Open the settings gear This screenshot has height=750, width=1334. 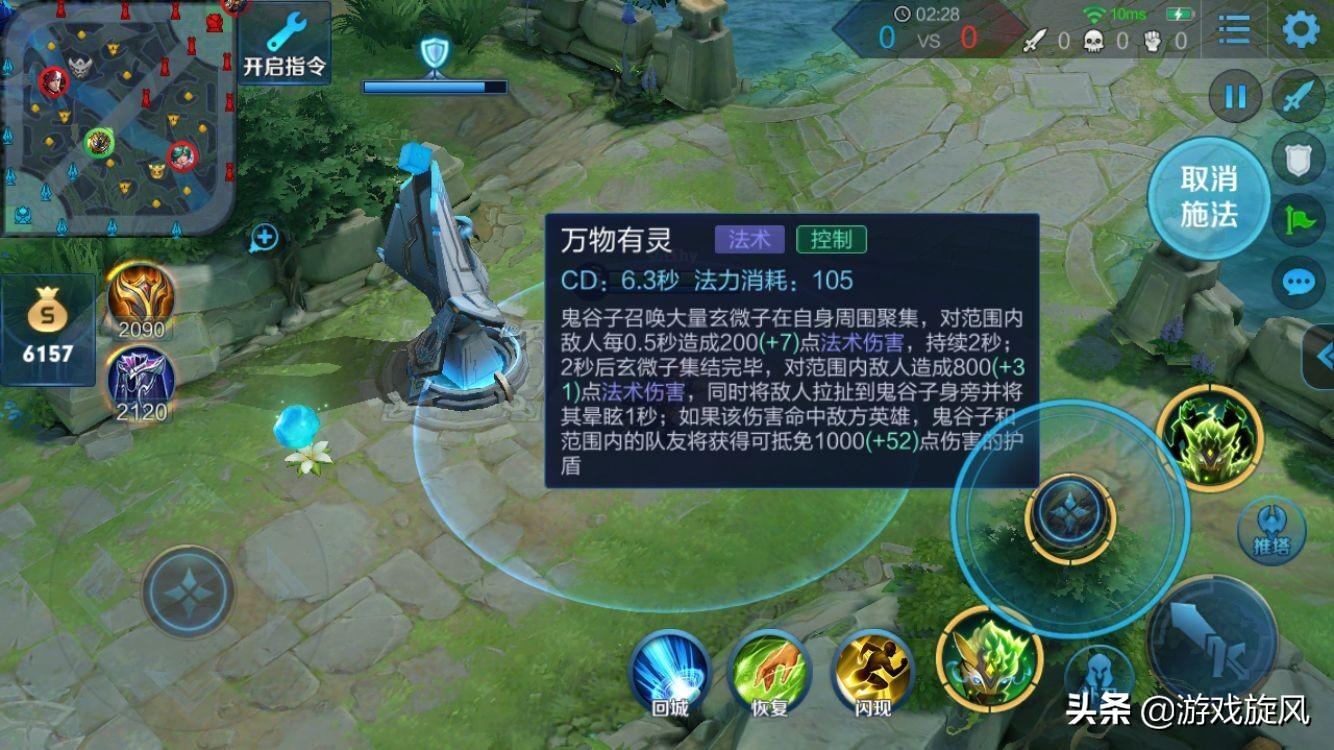[x=1303, y=30]
